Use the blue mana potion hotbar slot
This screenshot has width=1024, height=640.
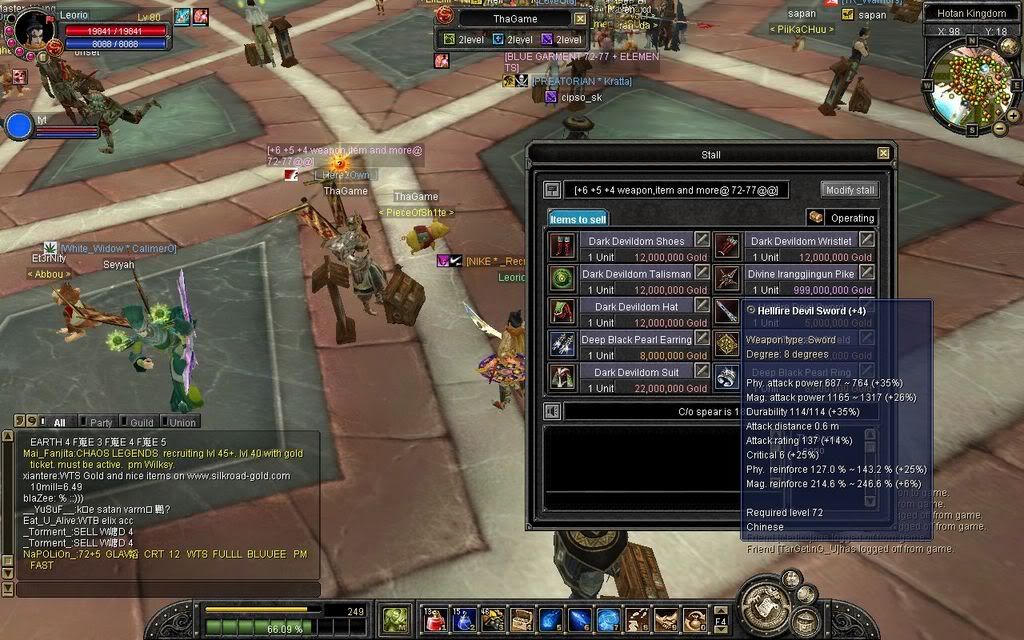(x=463, y=620)
